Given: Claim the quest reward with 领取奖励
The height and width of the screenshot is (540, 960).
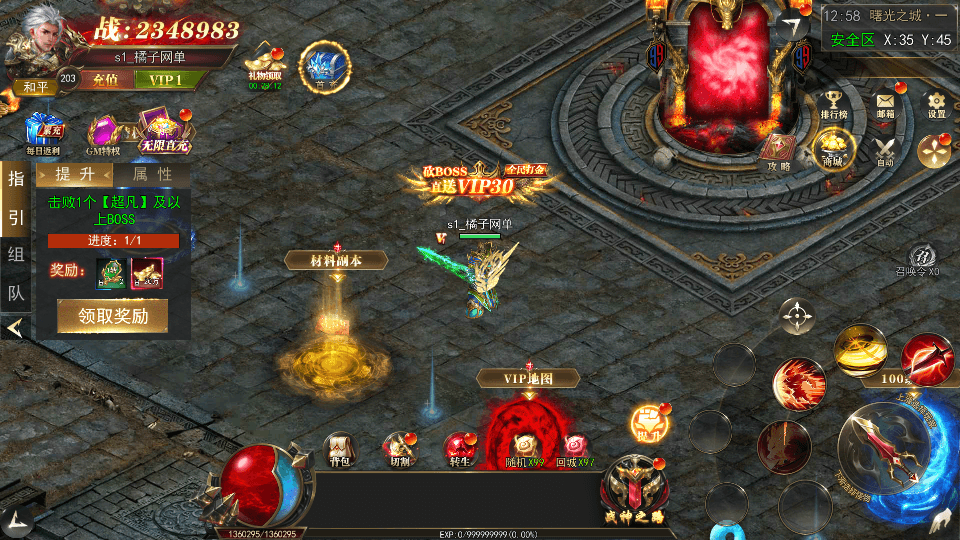Looking at the screenshot, I should 112,316.
